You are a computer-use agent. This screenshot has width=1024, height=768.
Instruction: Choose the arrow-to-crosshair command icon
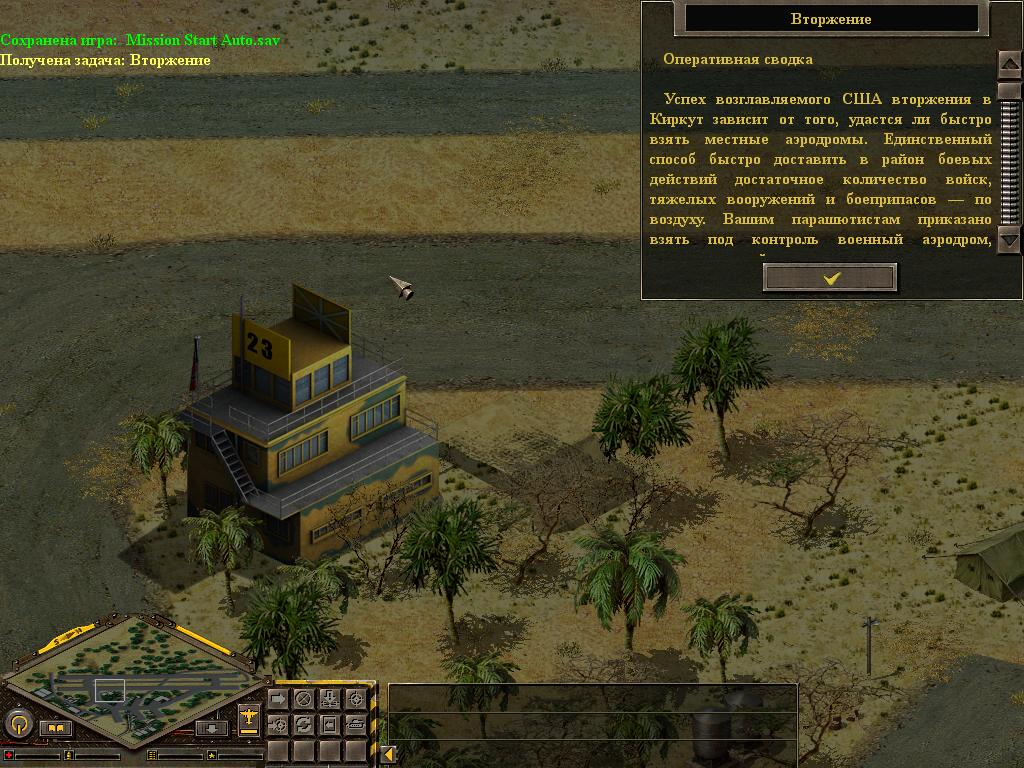[278, 723]
